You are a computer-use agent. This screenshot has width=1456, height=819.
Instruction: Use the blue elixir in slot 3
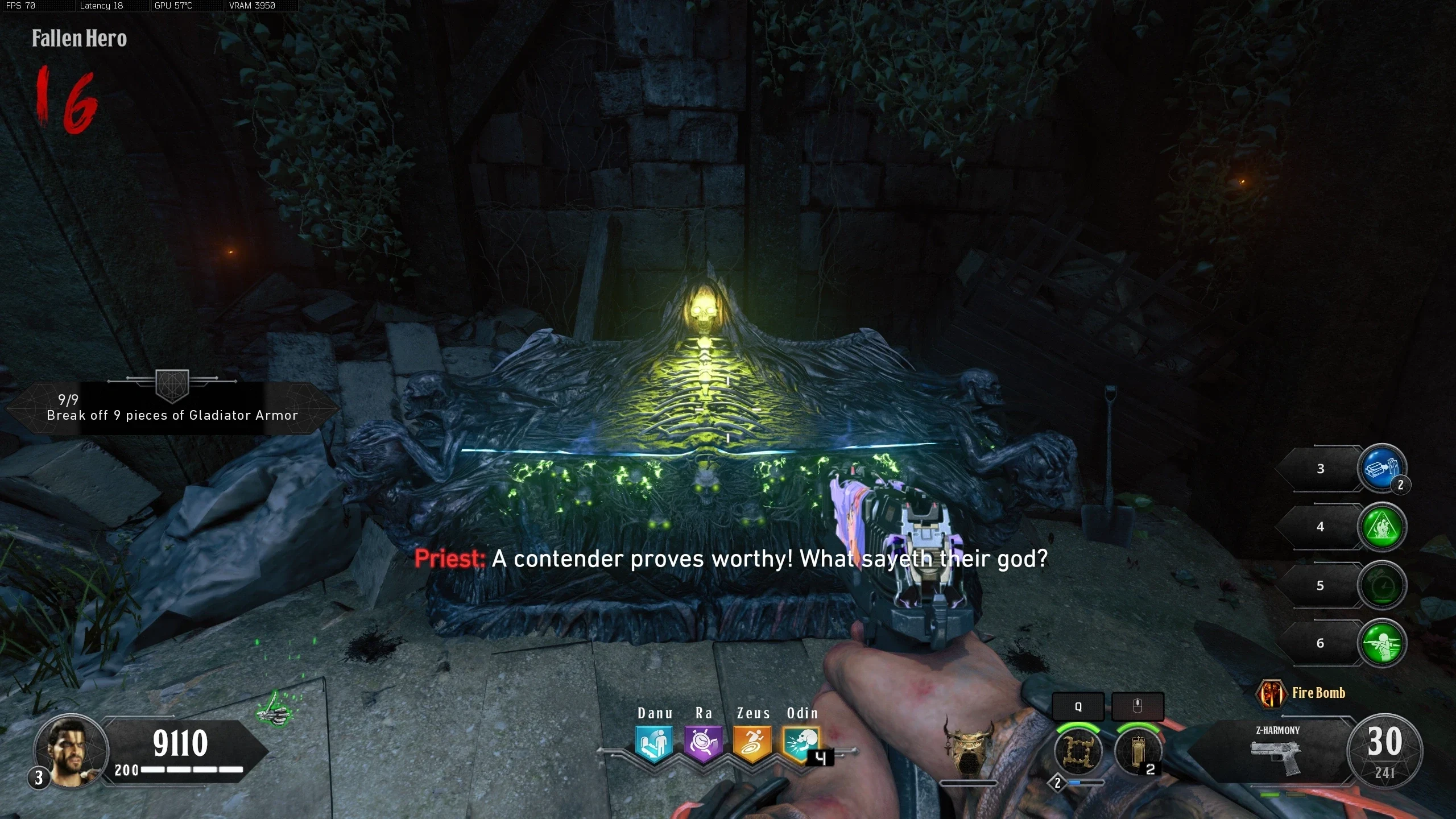coord(1382,468)
